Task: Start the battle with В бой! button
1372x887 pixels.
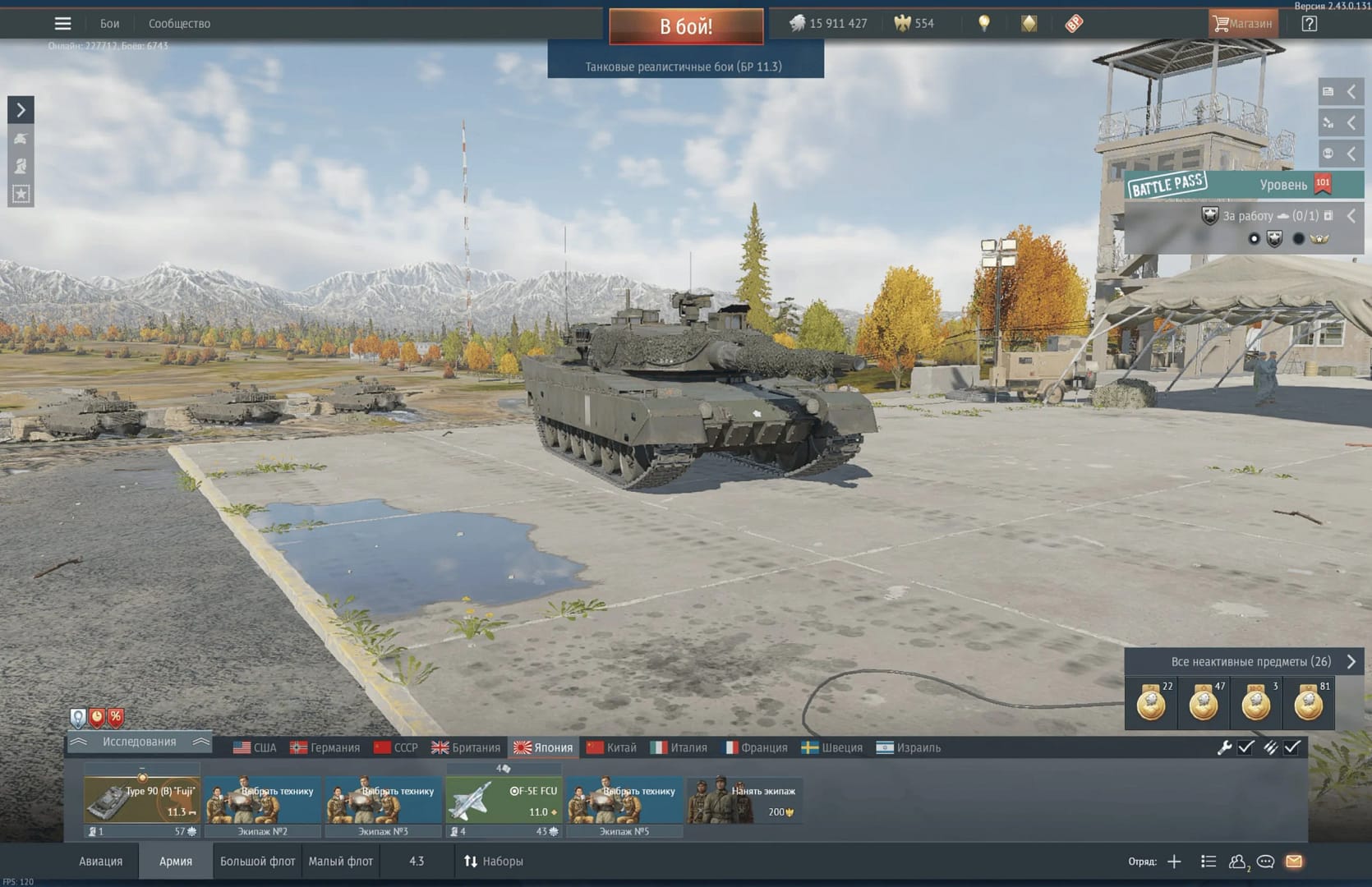Action: pyautogui.click(x=686, y=26)
